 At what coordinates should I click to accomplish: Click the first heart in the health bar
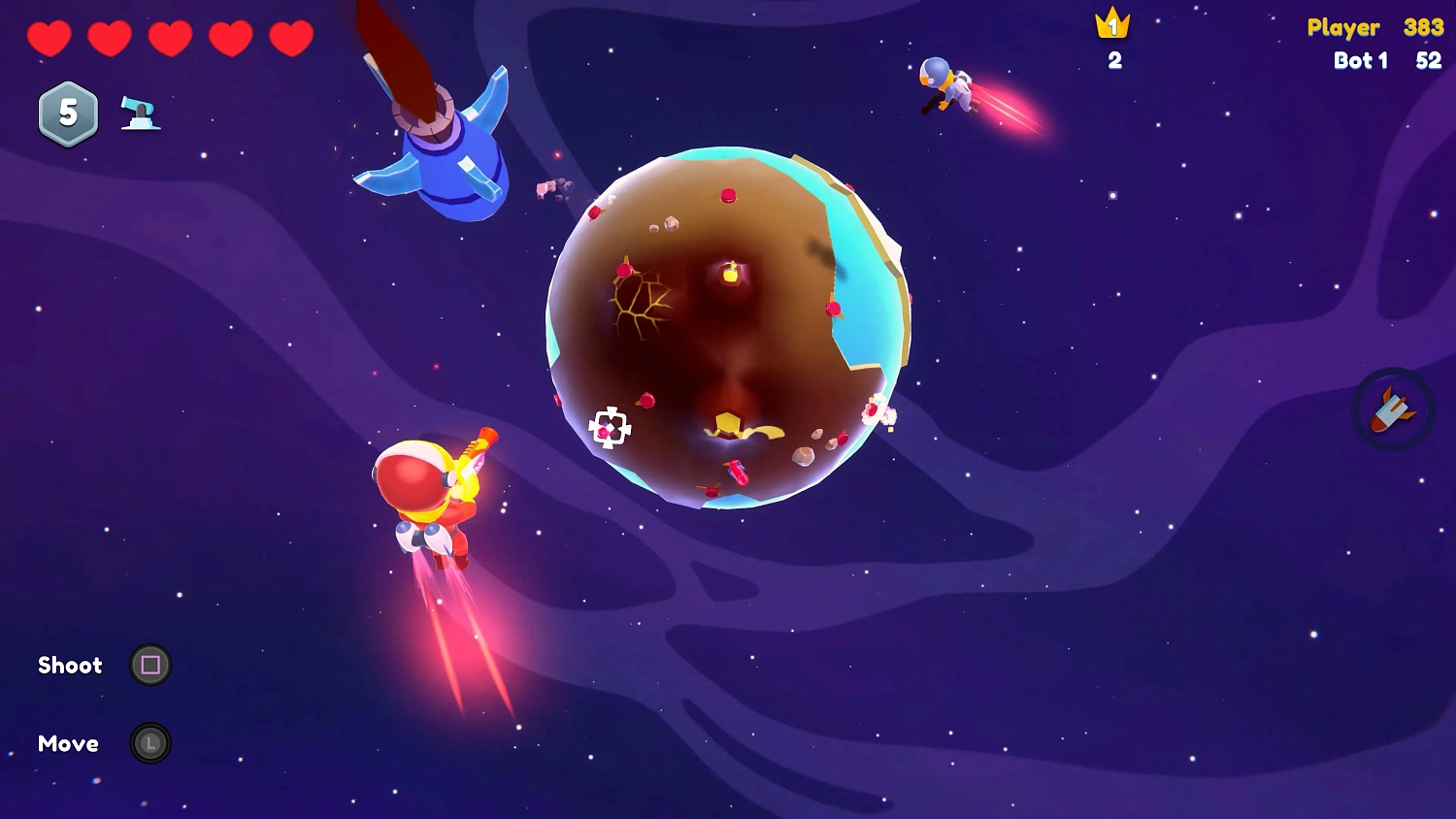50,38
